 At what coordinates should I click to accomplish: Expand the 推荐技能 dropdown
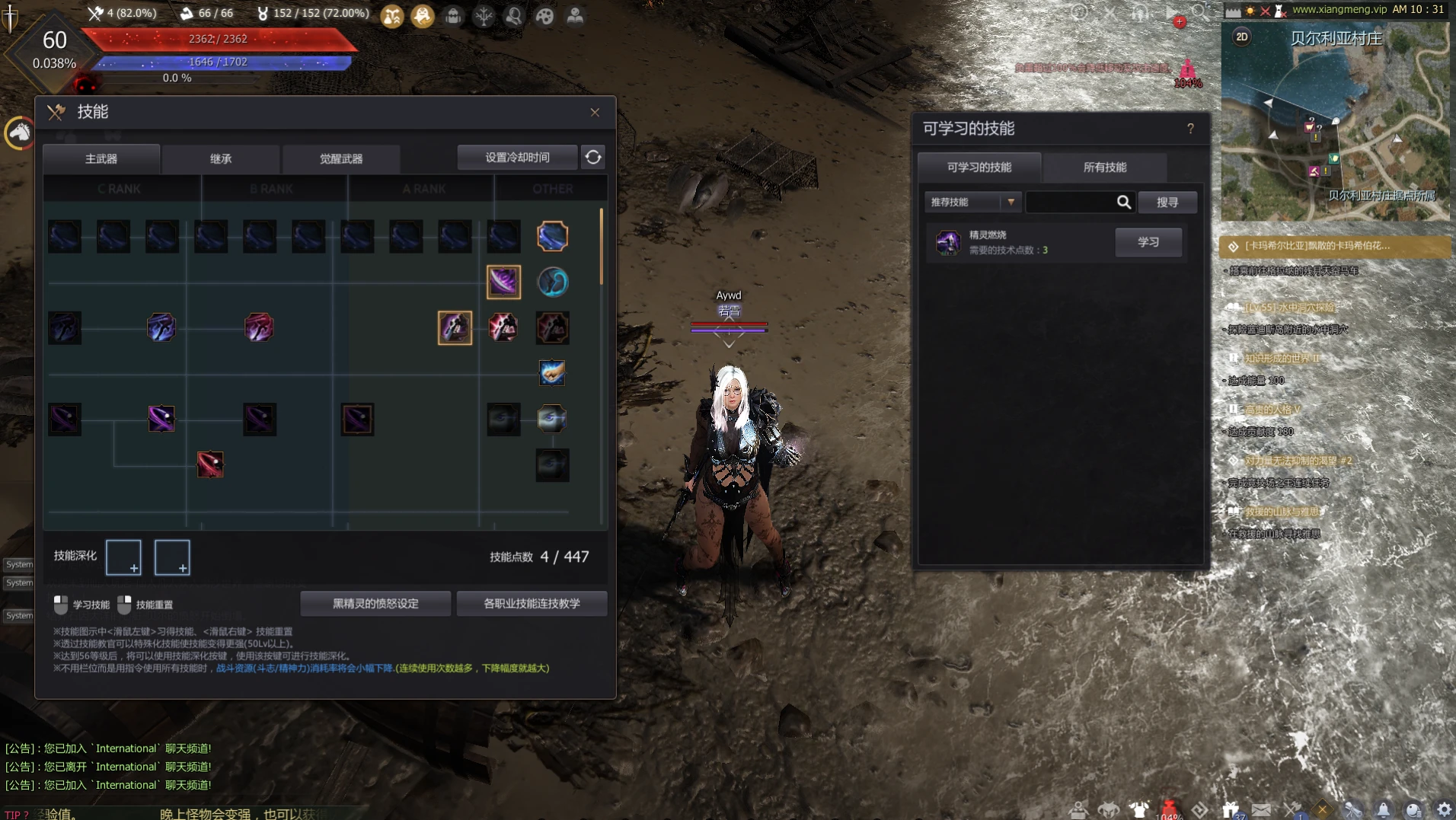pos(972,203)
